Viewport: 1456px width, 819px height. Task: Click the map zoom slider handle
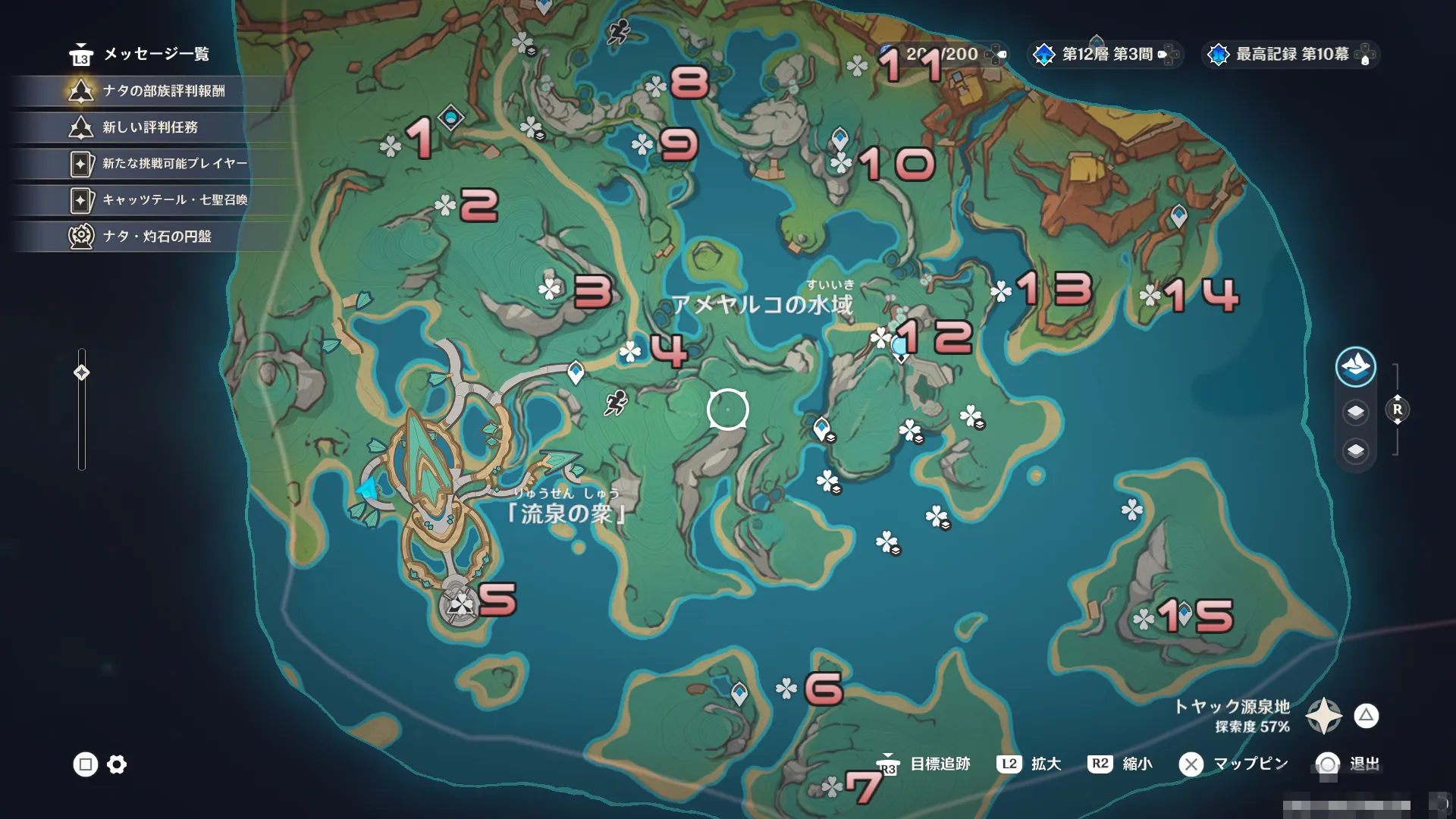[82, 372]
